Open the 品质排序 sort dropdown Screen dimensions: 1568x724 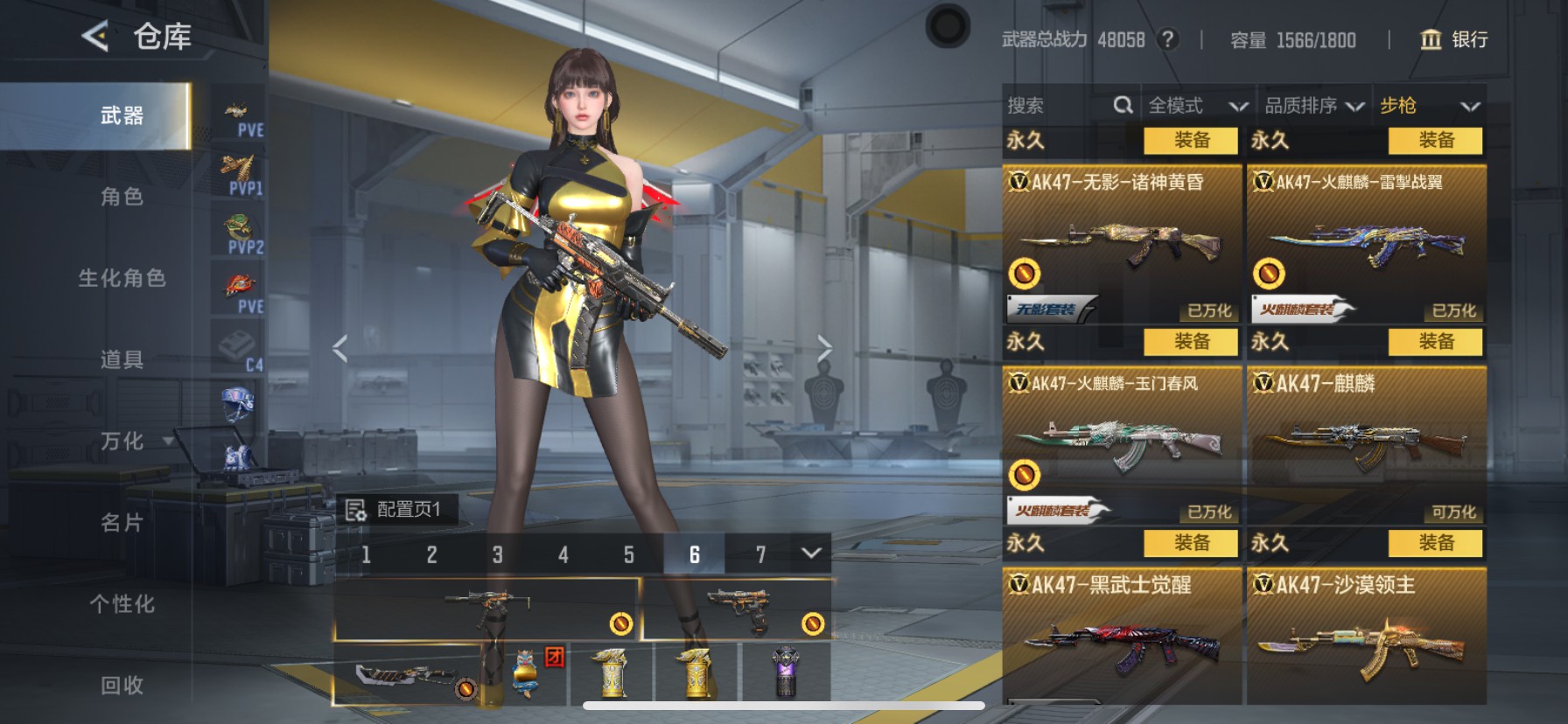[1313, 106]
